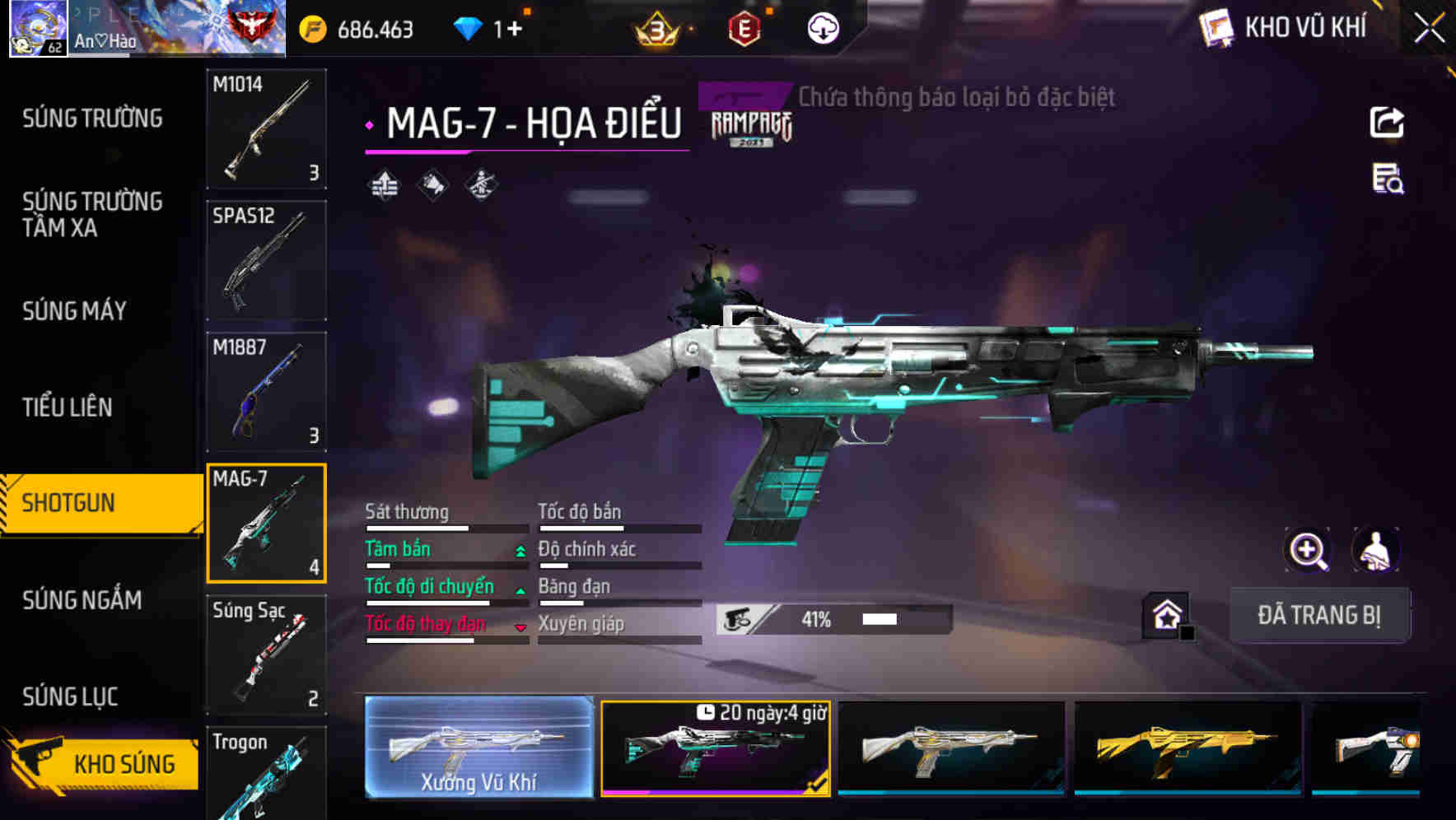Switch to the Súng Lục category
This screenshot has height=820, width=1456.
click(70, 697)
